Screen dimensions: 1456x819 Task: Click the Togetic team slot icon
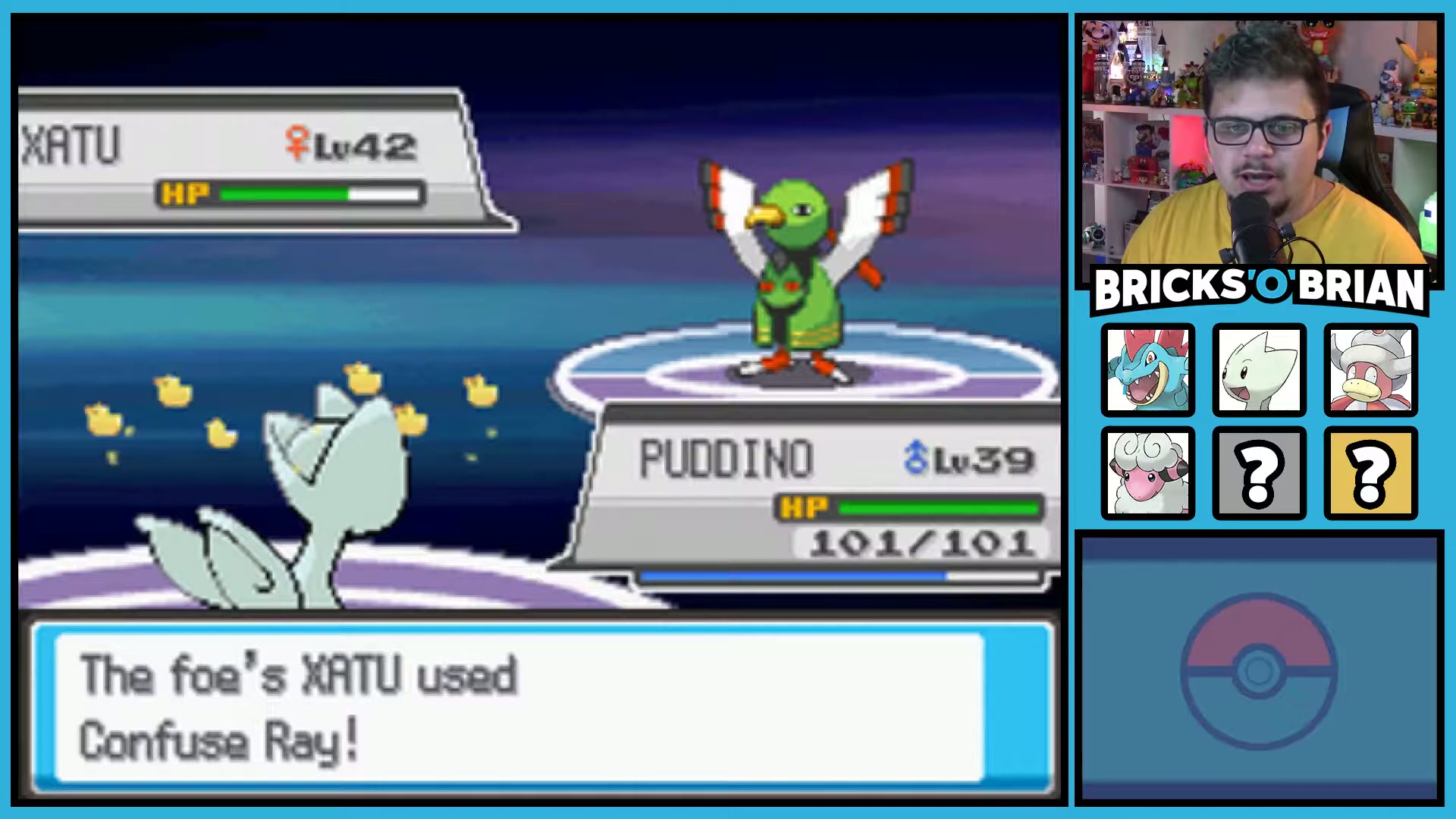(x=1259, y=370)
